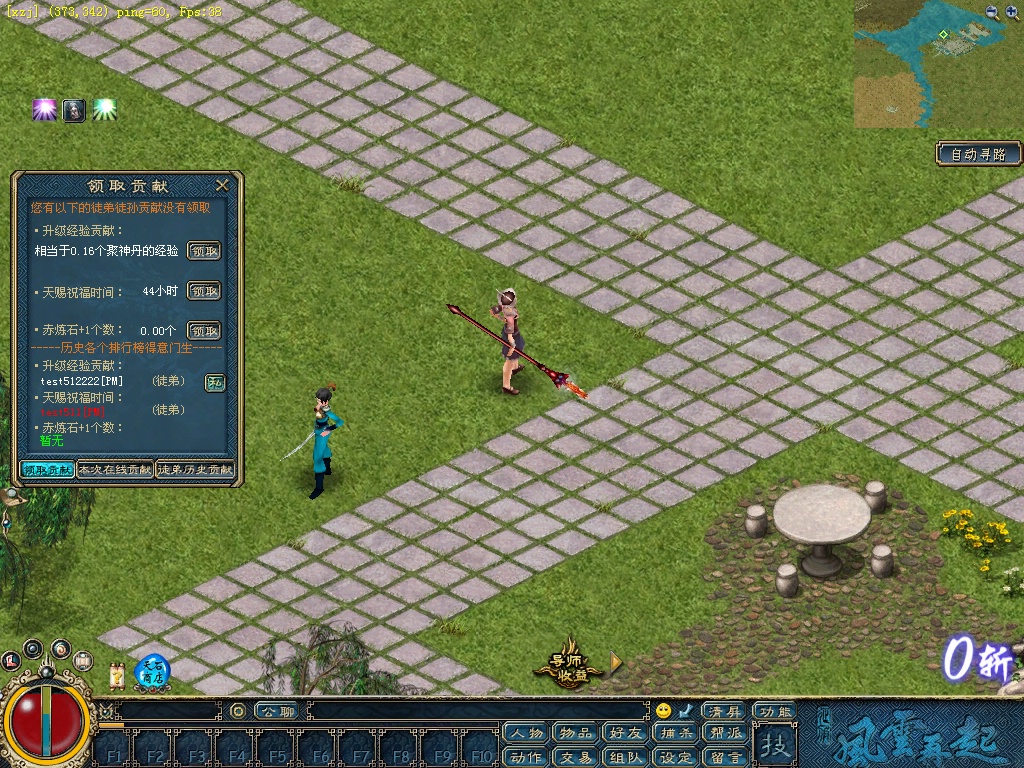
Task: Claim the 升级经验贡献 reward with its 领取 button
Action: (x=204, y=250)
